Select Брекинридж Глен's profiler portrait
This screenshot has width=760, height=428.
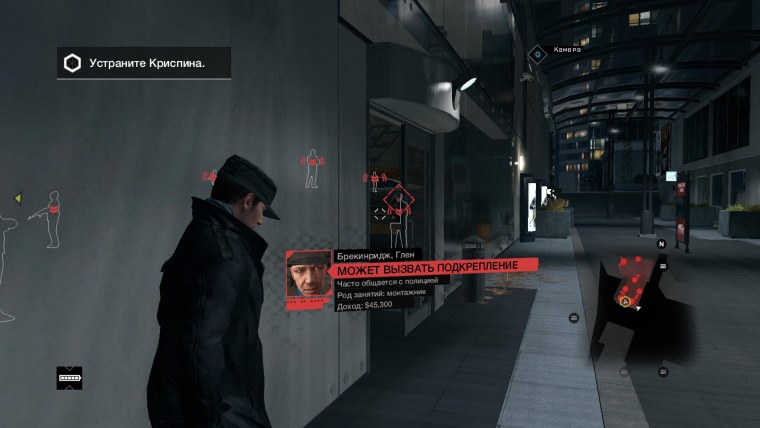(x=304, y=274)
